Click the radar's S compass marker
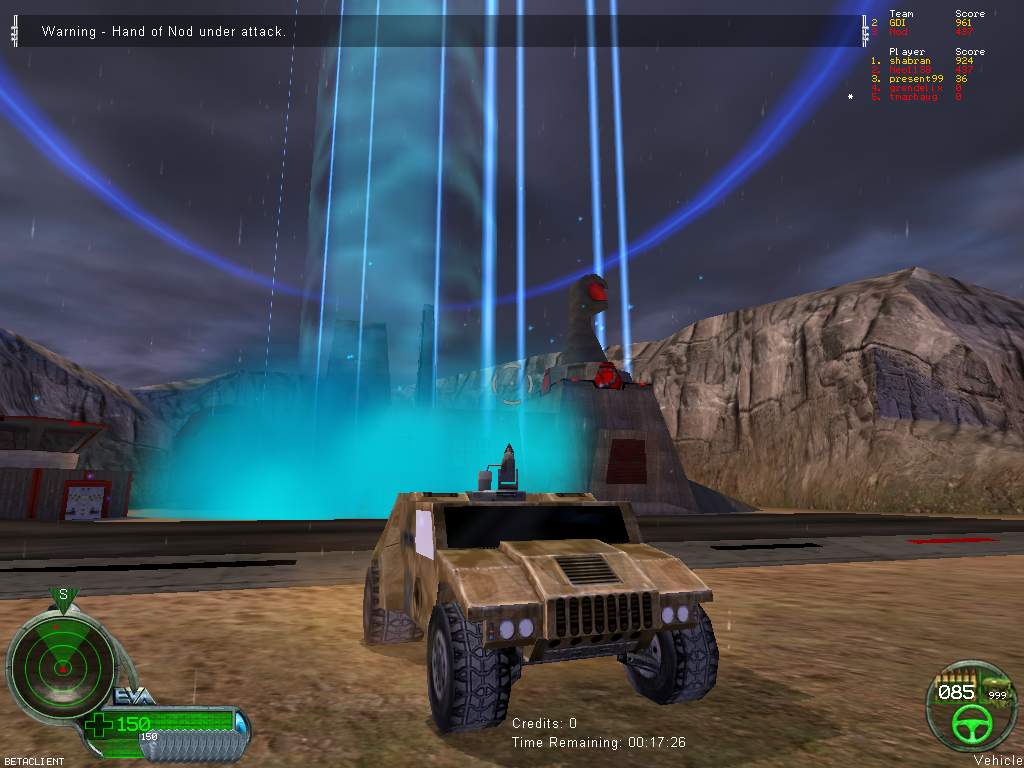This screenshot has width=1024, height=768. tap(63, 596)
